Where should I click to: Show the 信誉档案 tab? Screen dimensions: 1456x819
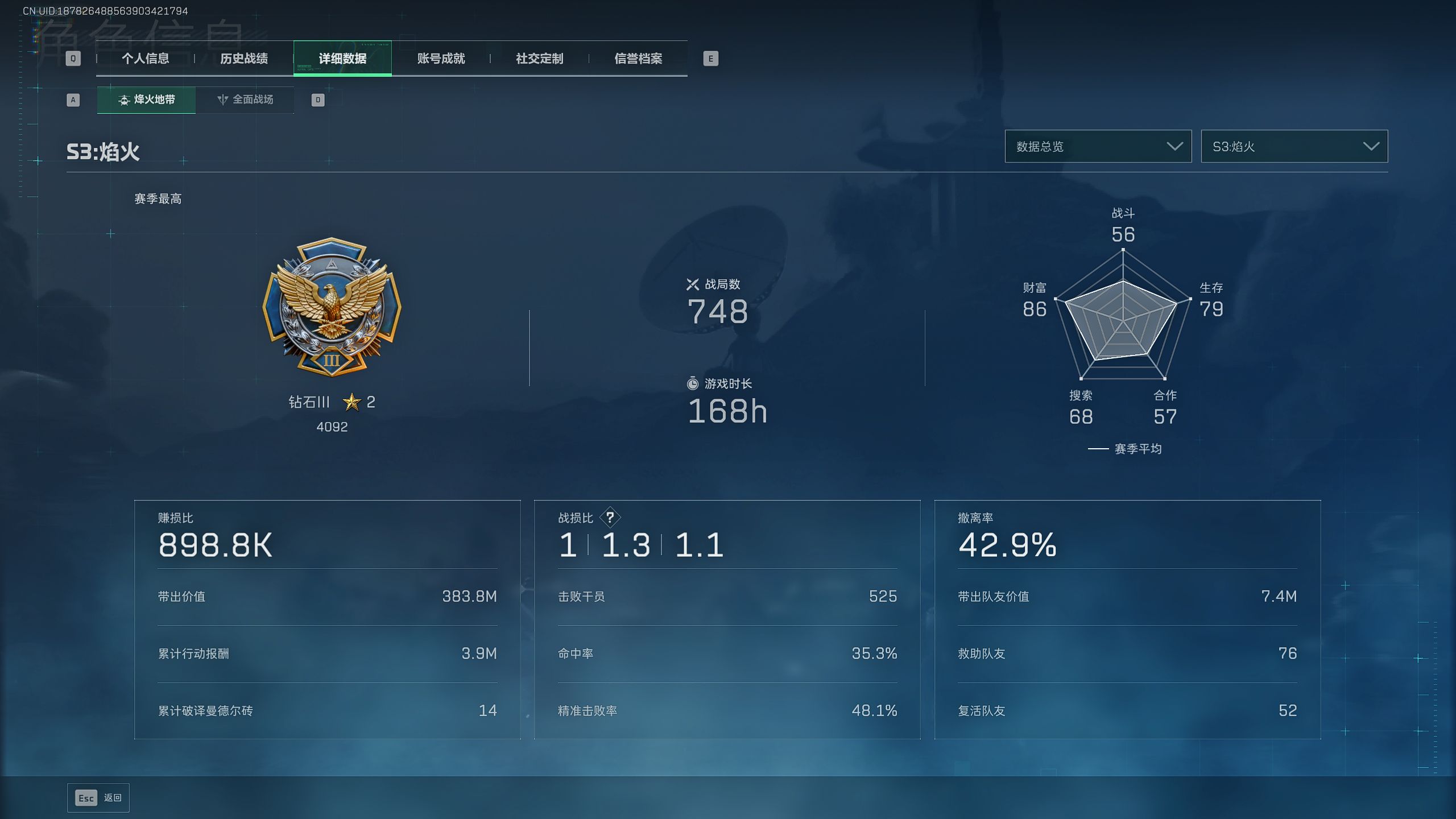pyautogui.click(x=638, y=59)
